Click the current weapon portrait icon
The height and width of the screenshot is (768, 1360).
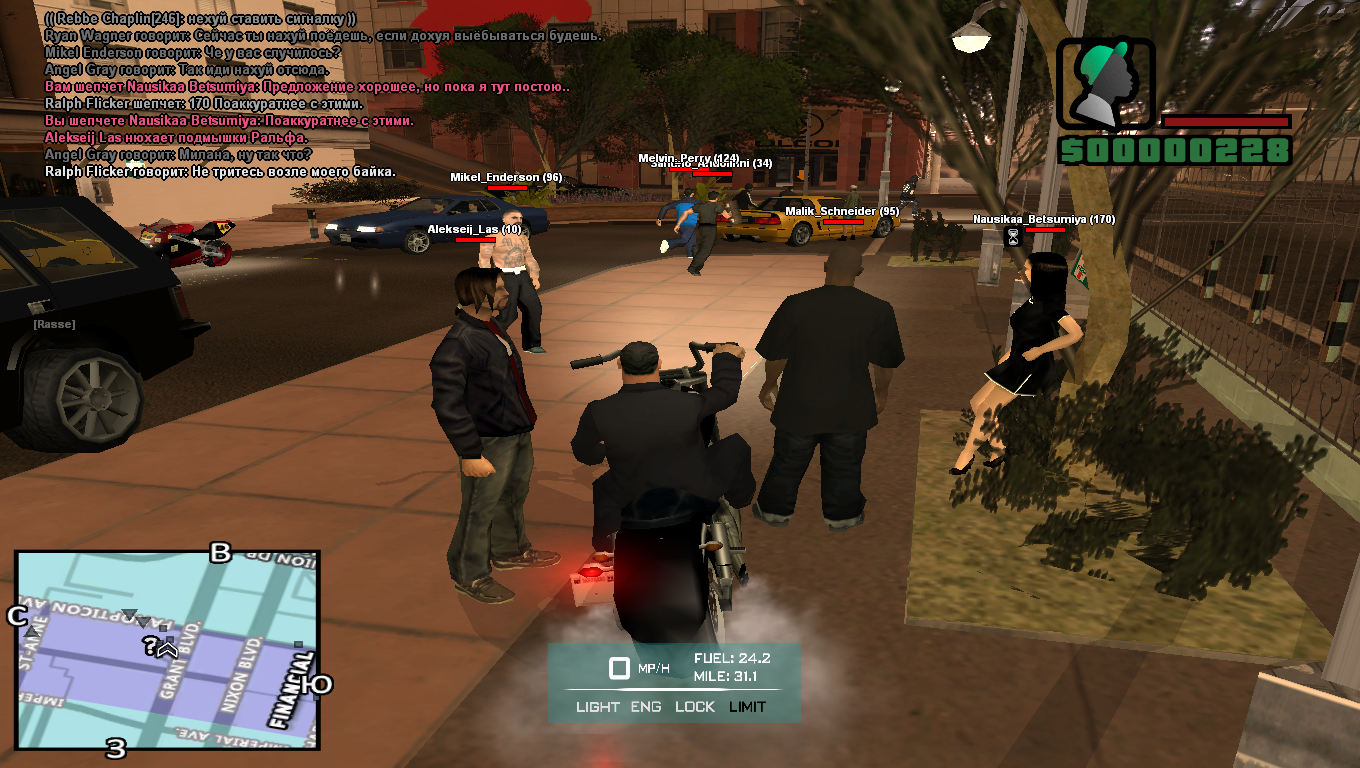click(x=1105, y=86)
